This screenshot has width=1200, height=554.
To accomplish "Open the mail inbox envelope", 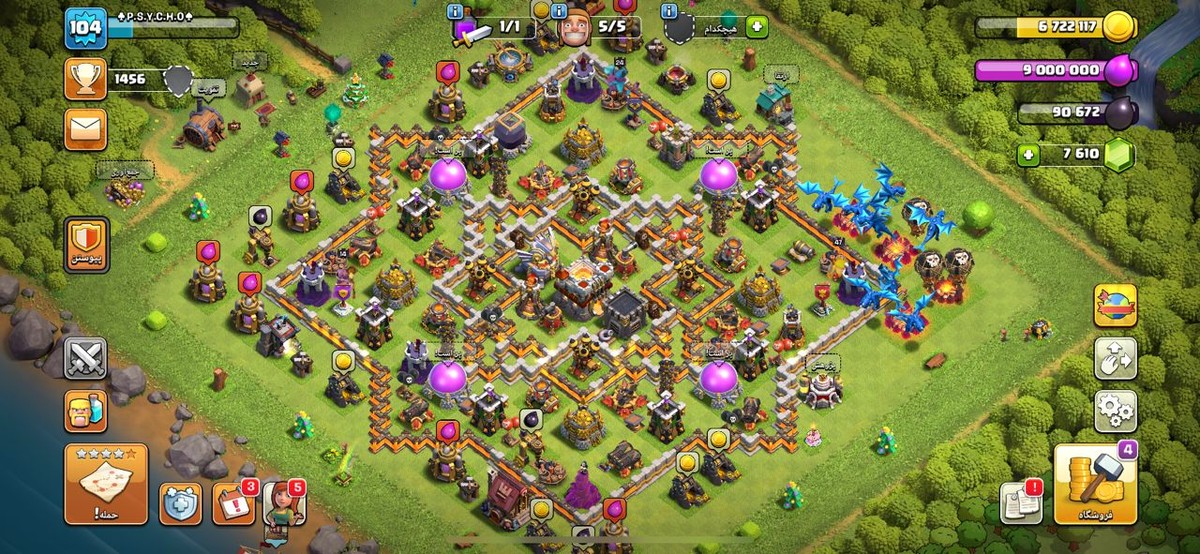I will coord(85,130).
